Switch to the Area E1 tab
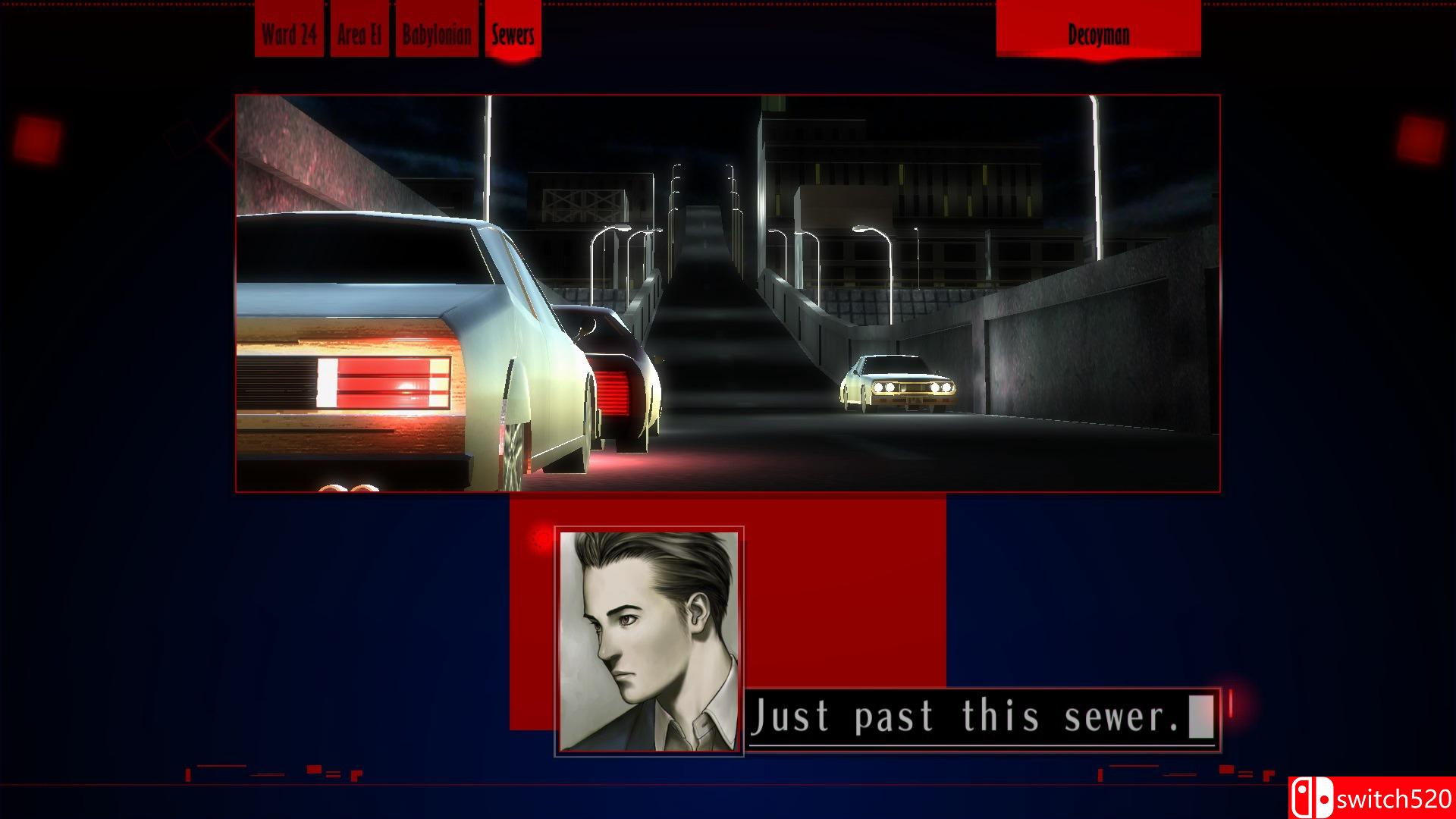Image resolution: width=1456 pixels, height=819 pixels. coord(359,33)
